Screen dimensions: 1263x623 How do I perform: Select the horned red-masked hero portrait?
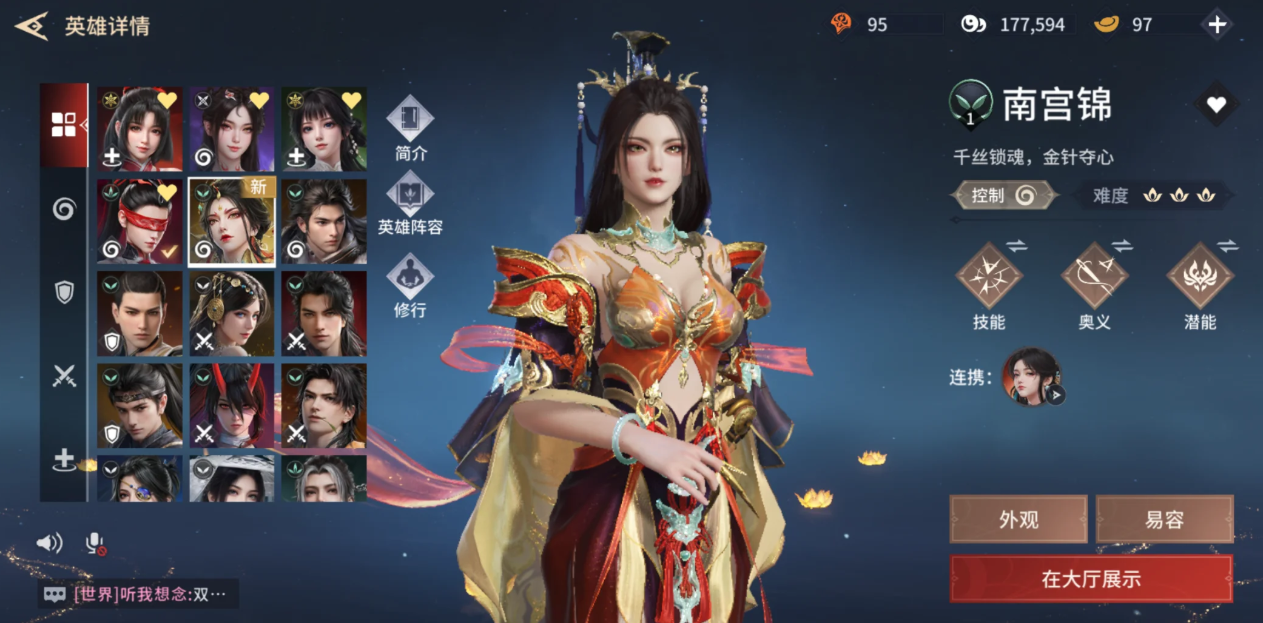click(x=232, y=405)
